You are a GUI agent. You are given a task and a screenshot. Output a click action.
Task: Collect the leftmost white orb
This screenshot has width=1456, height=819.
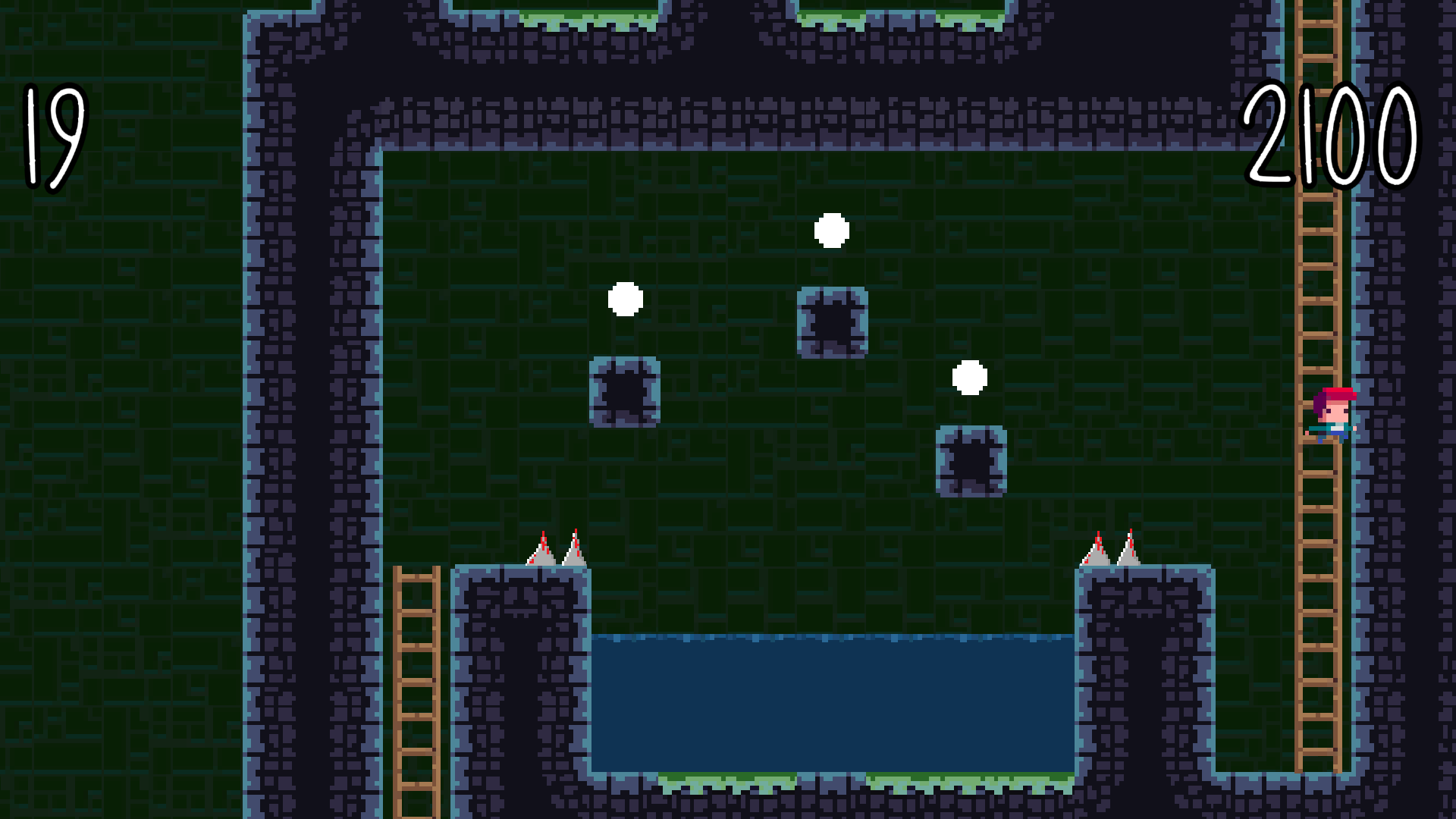coord(626,300)
